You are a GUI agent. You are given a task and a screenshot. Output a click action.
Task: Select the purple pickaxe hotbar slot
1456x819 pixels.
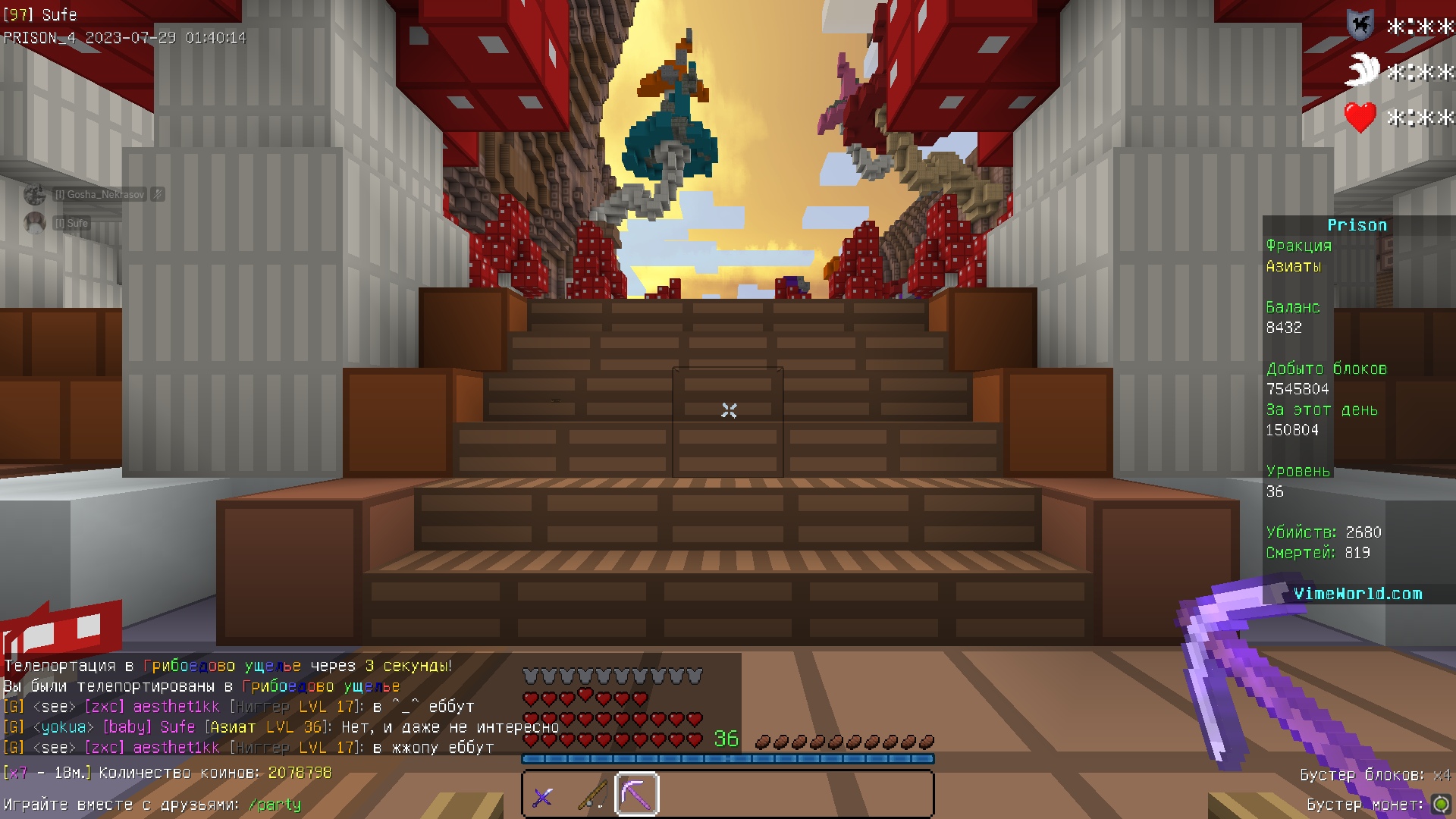[x=637, y=795]
